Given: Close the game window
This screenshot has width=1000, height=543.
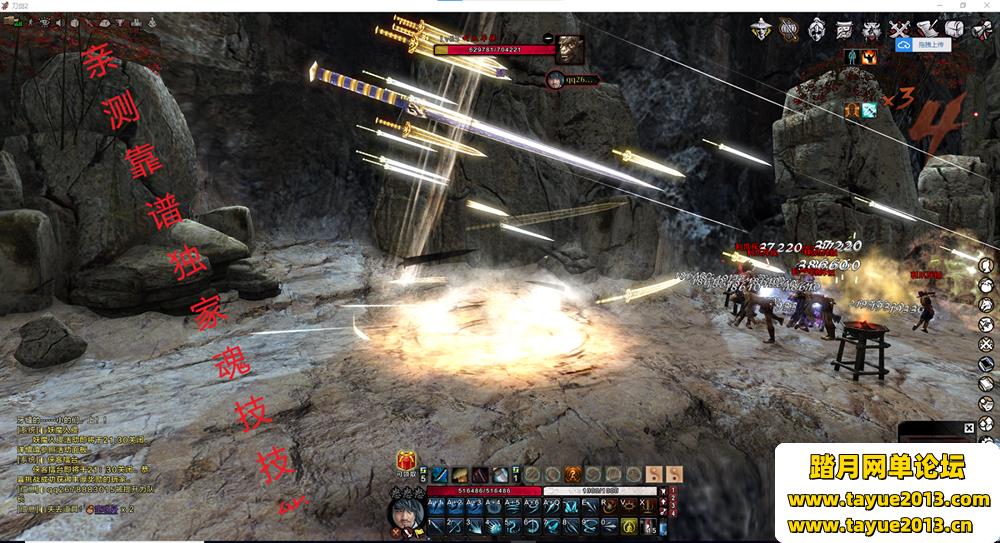Looking at the screenshot, I should [988, 6].
